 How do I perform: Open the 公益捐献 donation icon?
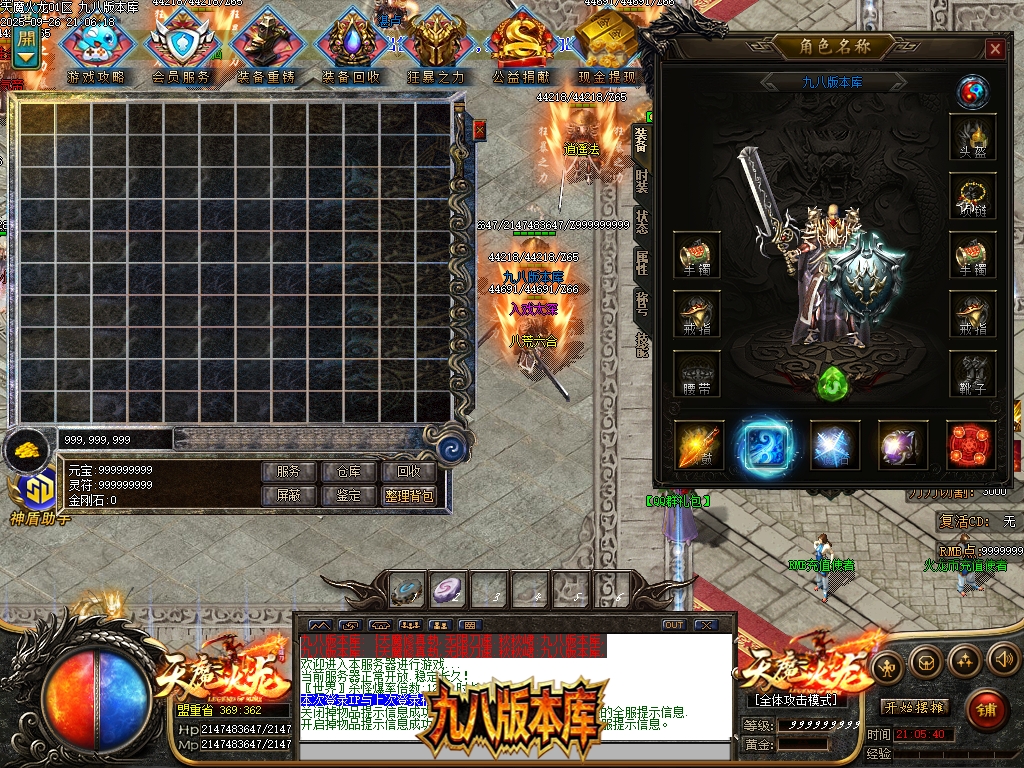click(x=520, y=47)
